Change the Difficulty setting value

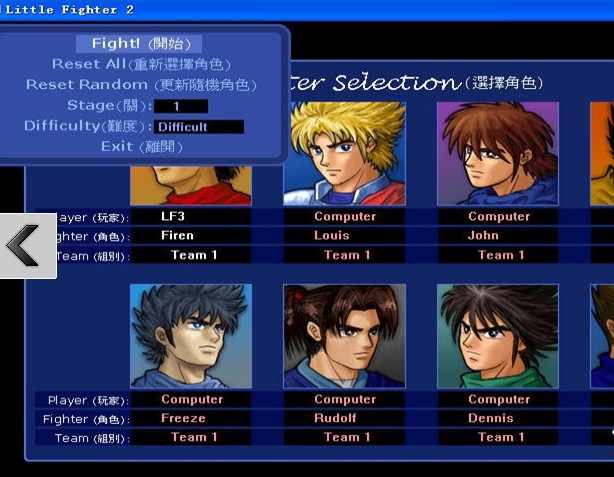[199, 127]
